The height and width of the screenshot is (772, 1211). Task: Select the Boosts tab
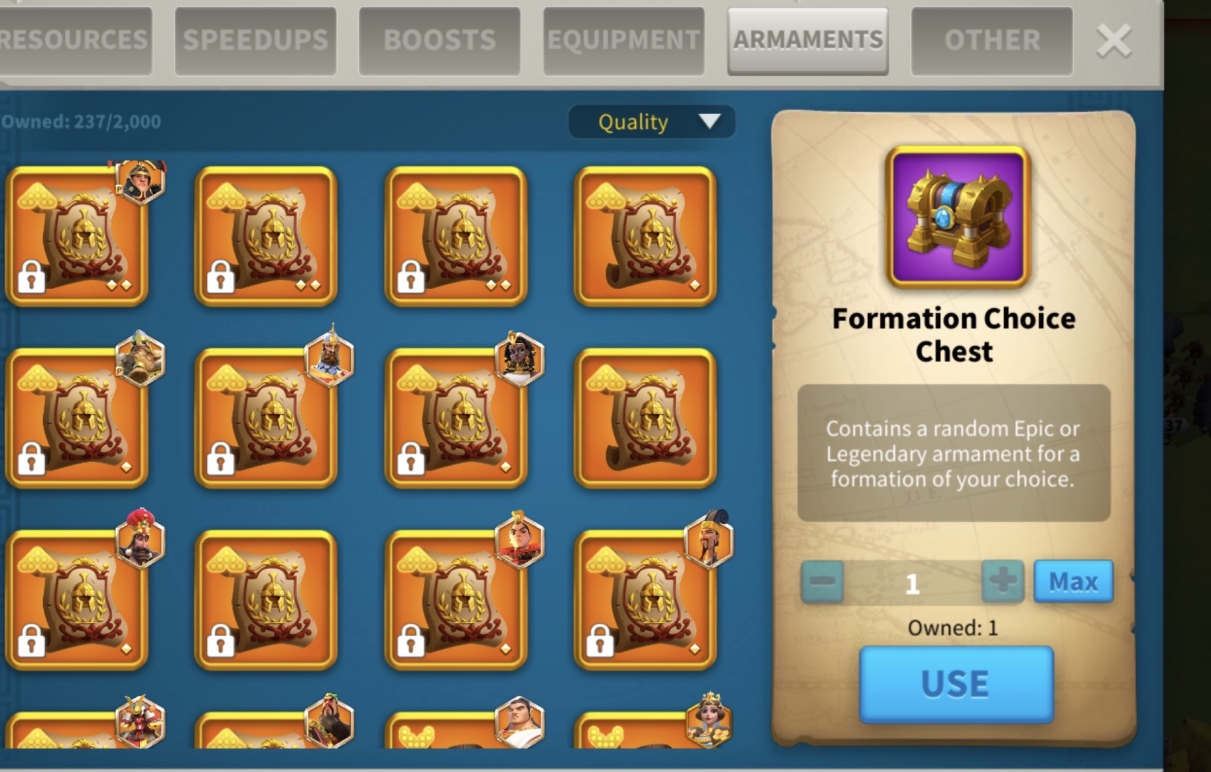click(x=439, y=41)
